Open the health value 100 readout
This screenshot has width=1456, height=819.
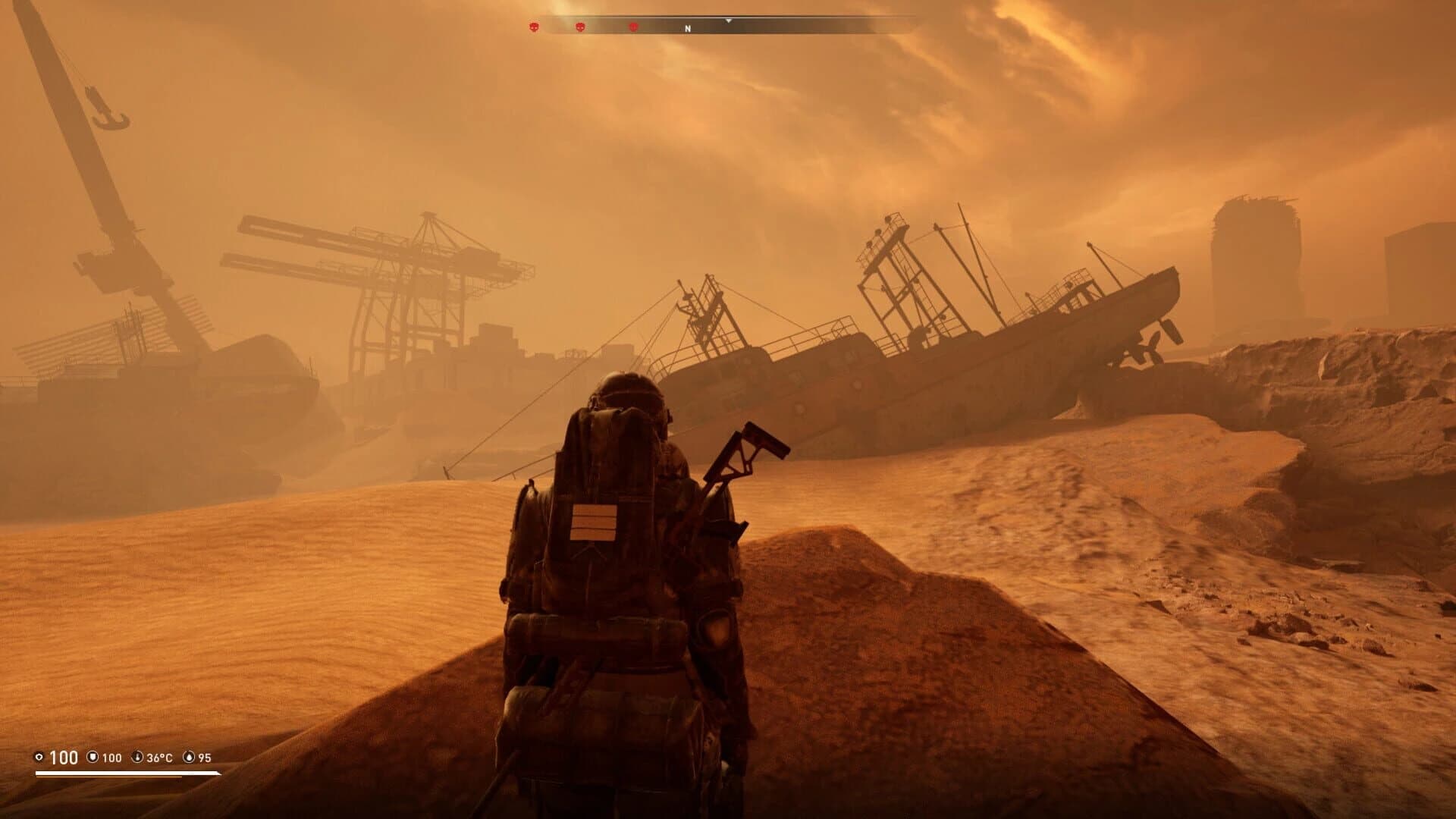pyautogui.click(x=64, y=757)
